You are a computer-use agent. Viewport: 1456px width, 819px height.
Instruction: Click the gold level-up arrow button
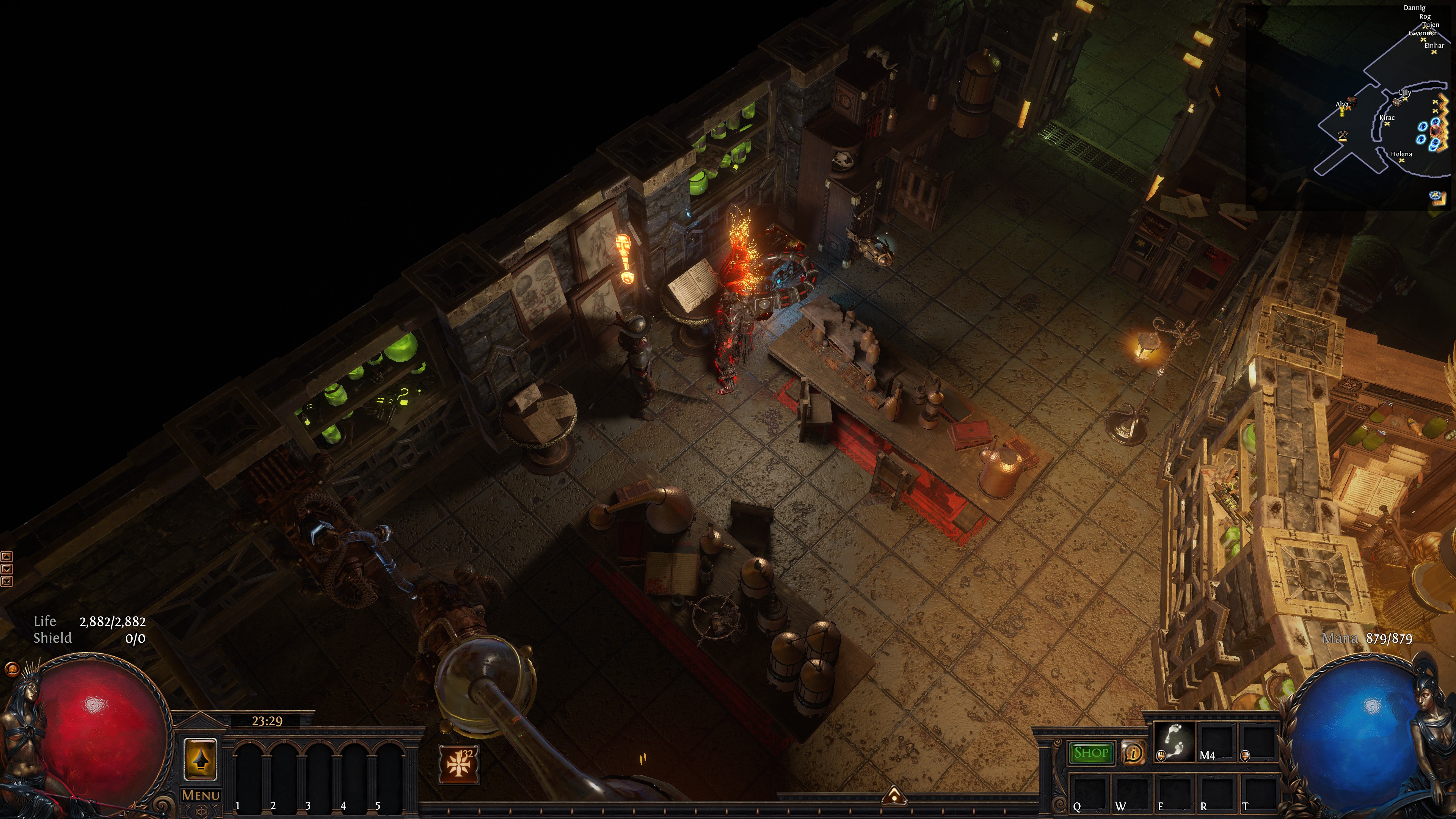click(x=201, y=760)
